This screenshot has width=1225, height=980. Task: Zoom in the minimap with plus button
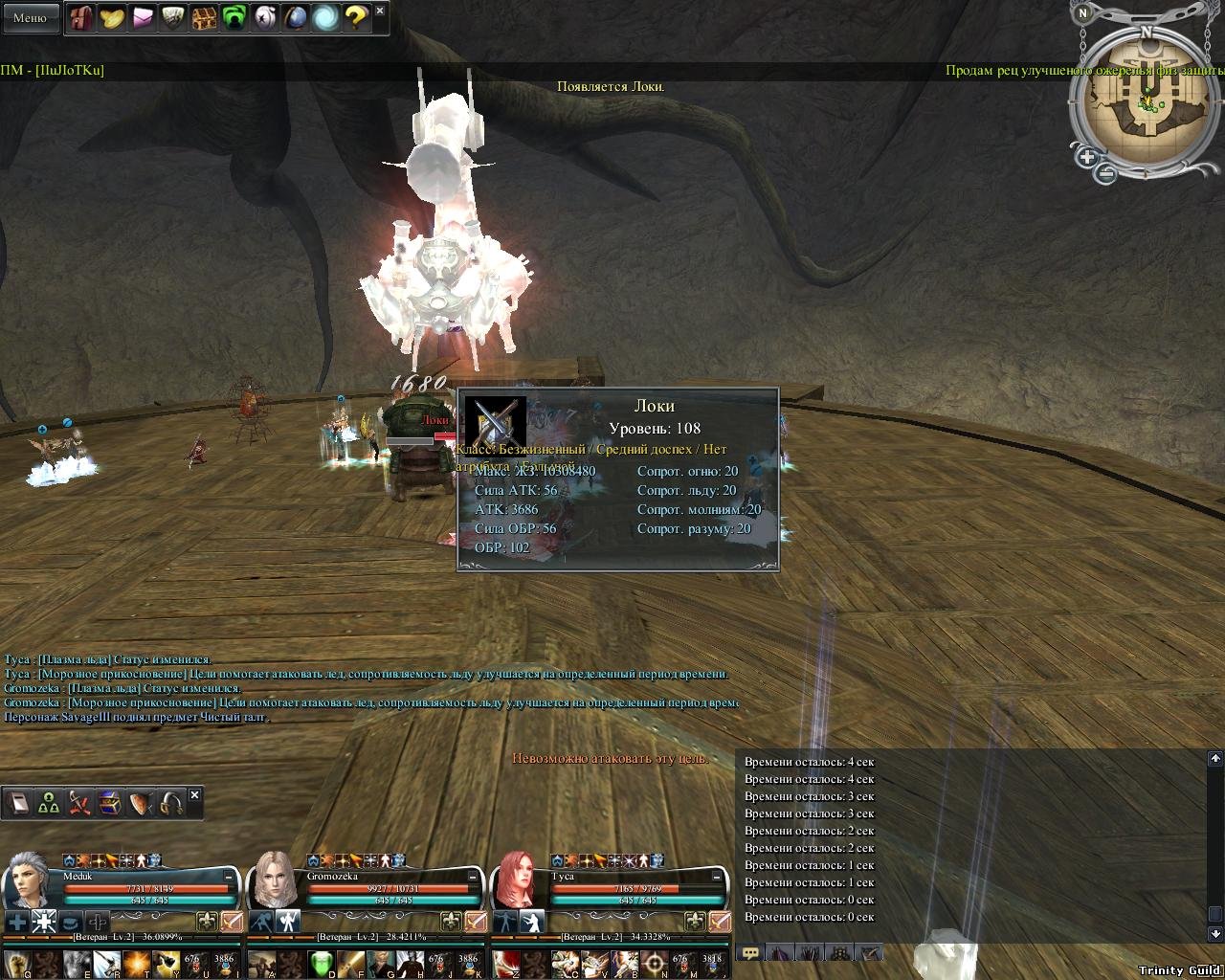pos(1087,156)
